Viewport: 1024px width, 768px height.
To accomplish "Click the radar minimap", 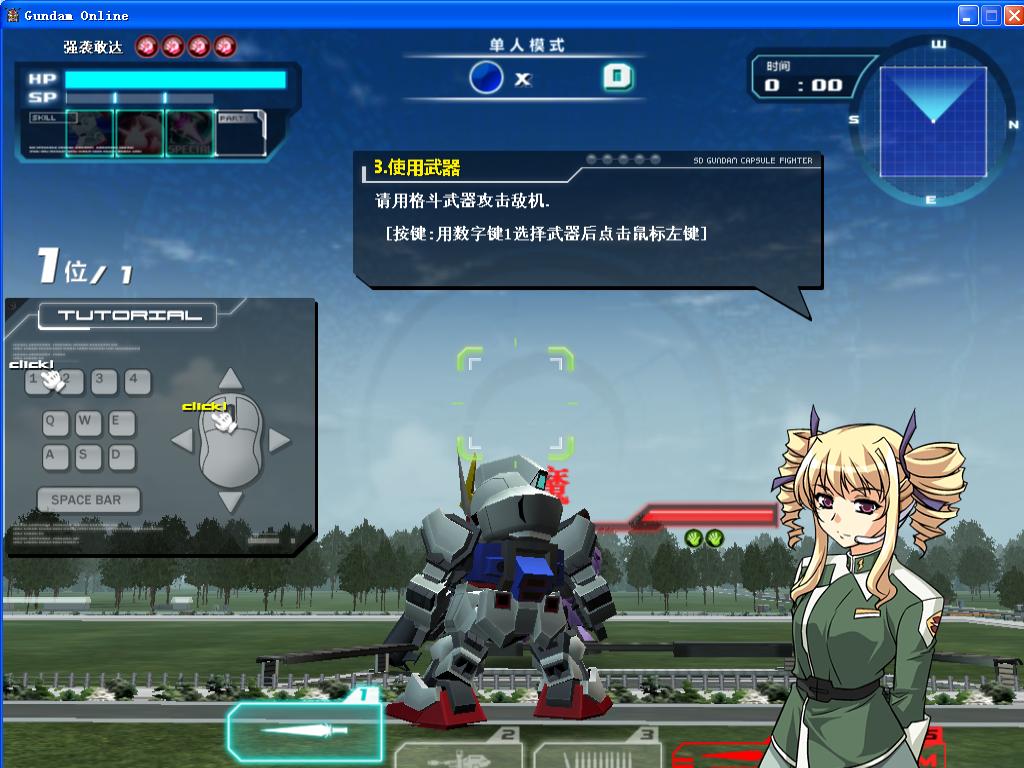I will 932,120.
